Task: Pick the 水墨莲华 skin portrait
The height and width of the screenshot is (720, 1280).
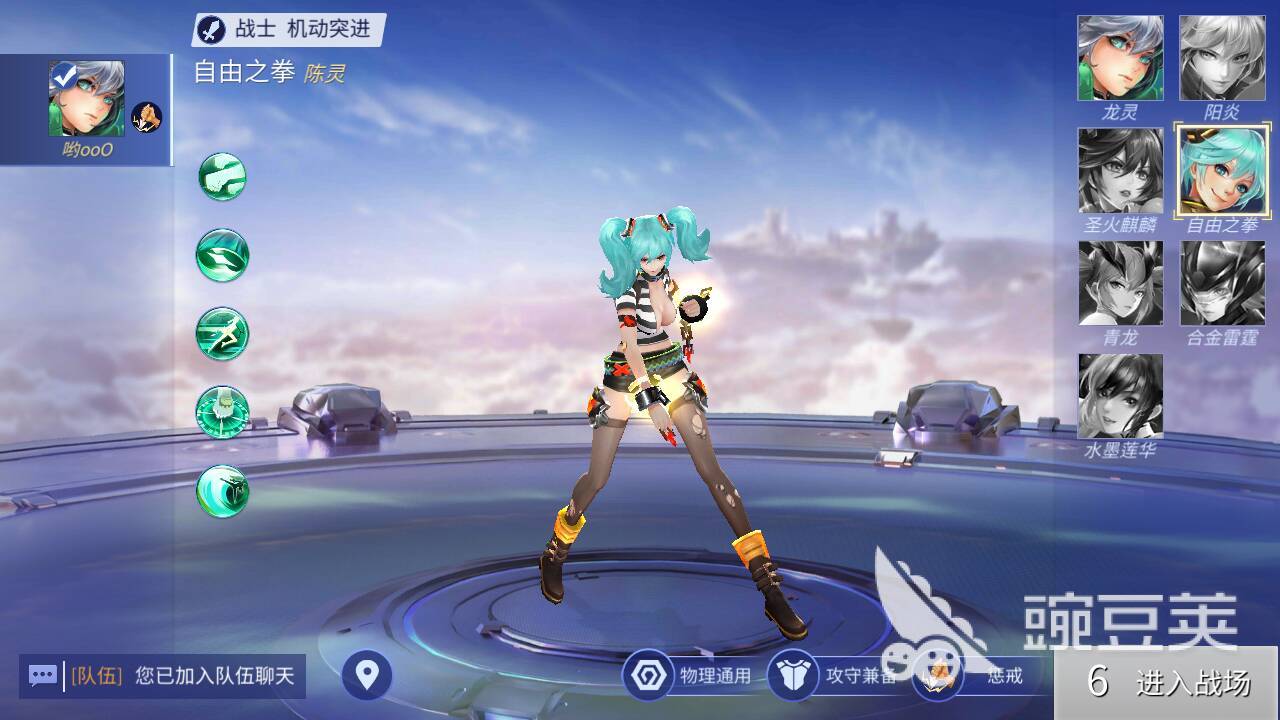Action: pos(1120,396)
